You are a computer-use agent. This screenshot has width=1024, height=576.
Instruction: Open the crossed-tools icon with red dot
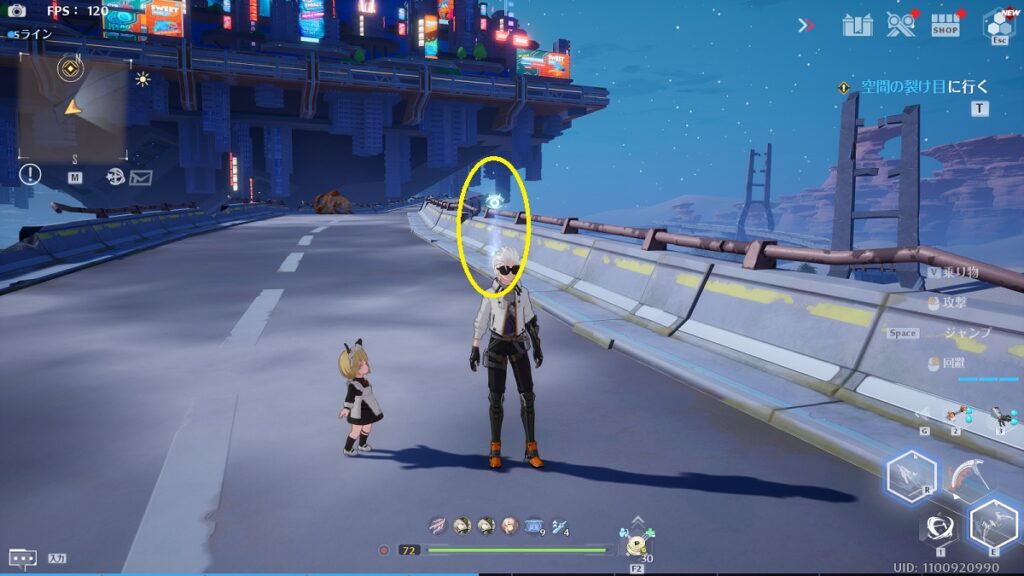[902, 25]
